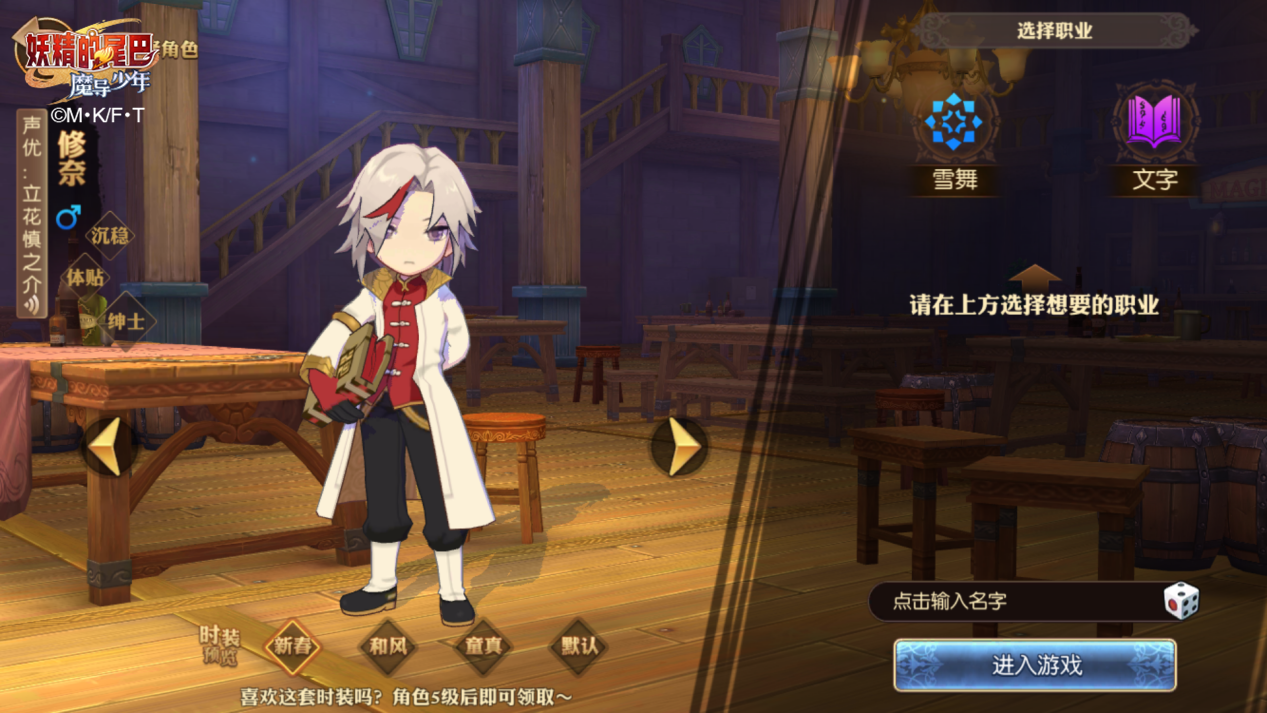Click the 进入游戏 enter game button
This screenshot has height=713, width=1267.
pyautogui.click(x=1035, y=665)
